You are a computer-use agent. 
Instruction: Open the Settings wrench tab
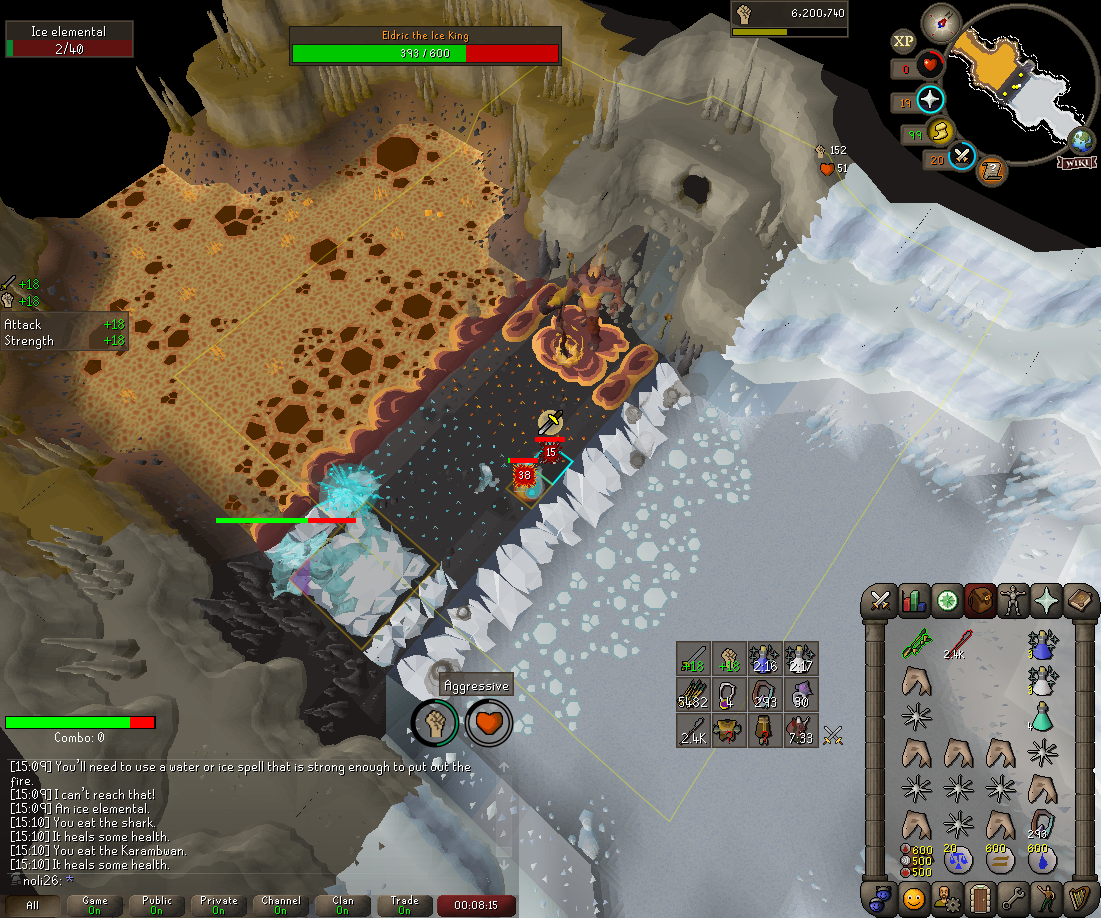[1014, 895]
